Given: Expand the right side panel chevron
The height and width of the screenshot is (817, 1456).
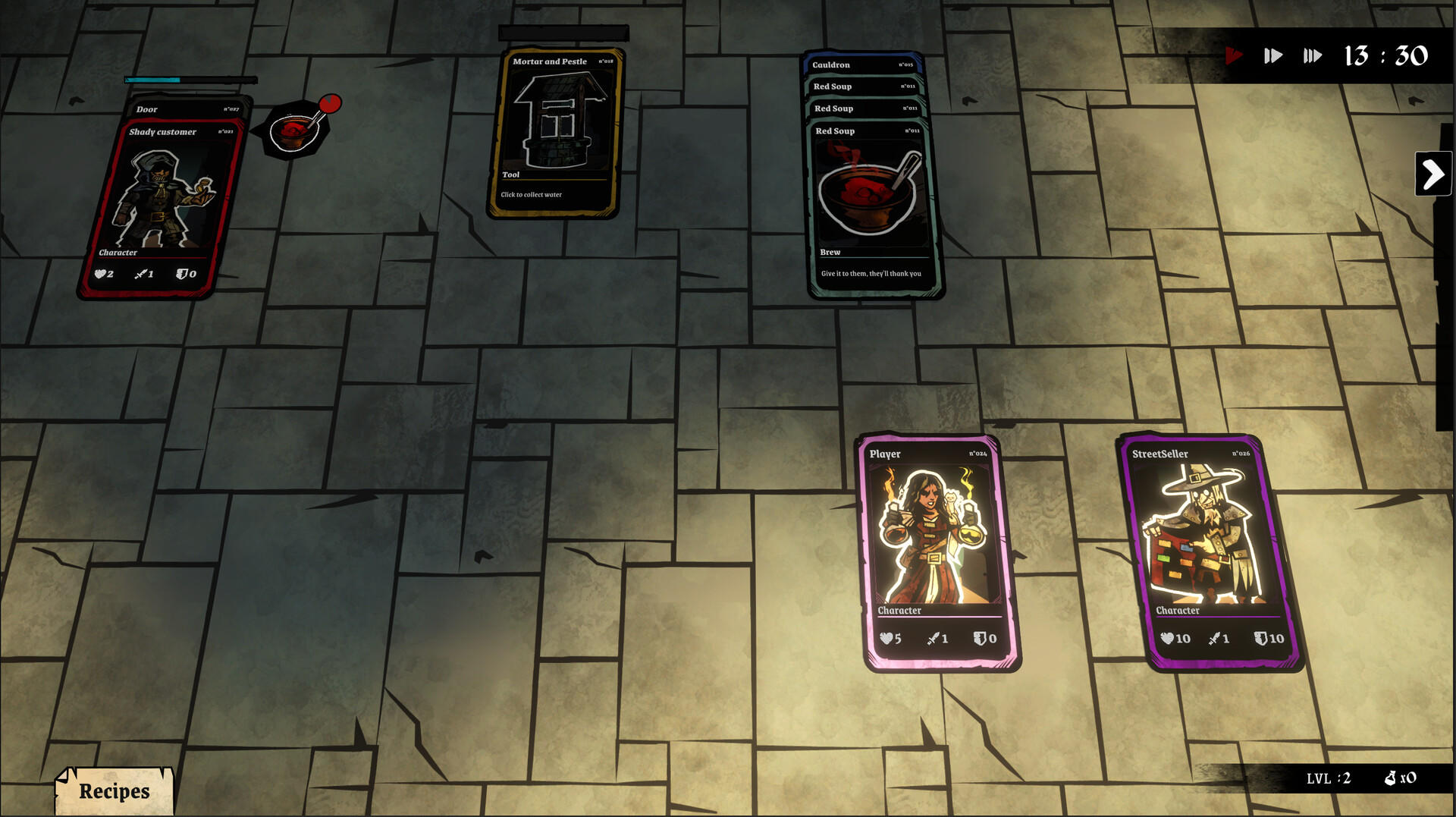Looking at the screenshot, I should pyautogui.click(x=1433, y=174).
